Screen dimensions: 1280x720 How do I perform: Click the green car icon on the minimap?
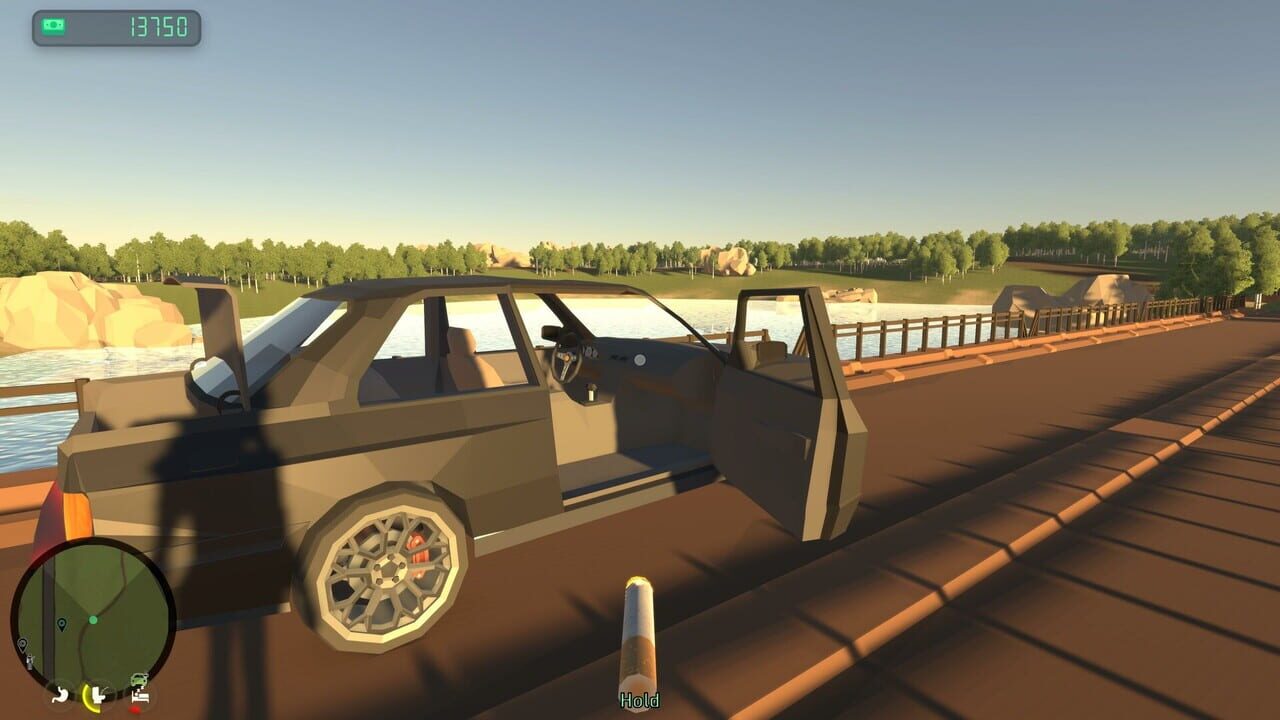(x=139, y=679)
